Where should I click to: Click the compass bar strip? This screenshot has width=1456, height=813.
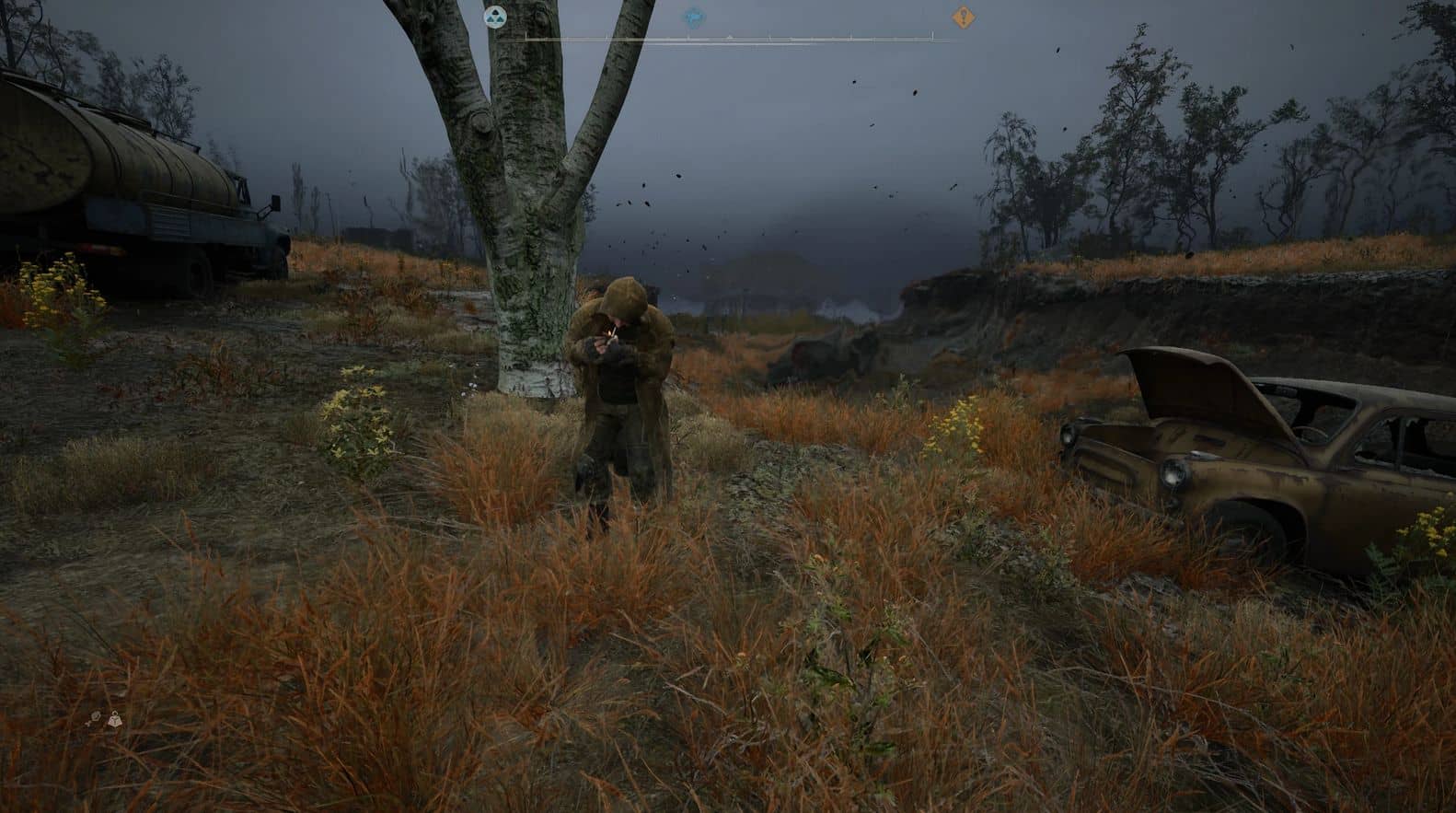(727, 39)
